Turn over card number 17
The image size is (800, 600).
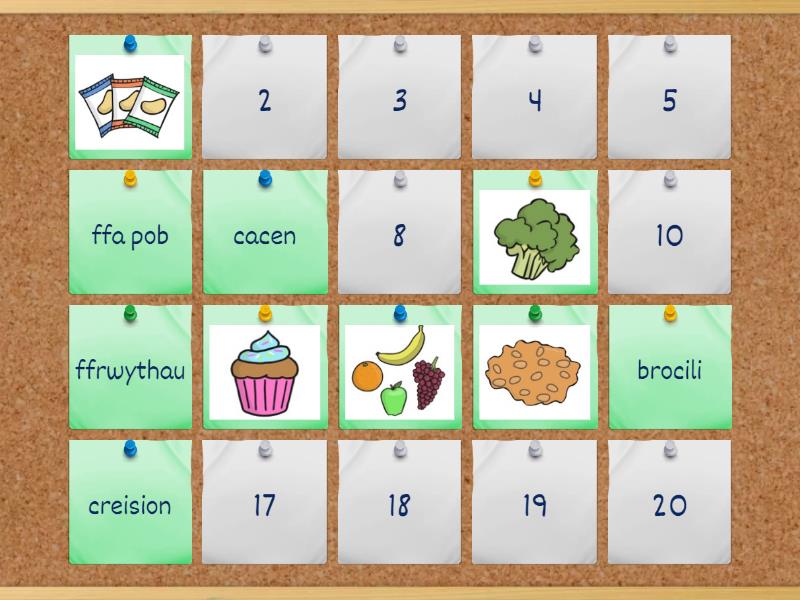click(x=265, y=503)
